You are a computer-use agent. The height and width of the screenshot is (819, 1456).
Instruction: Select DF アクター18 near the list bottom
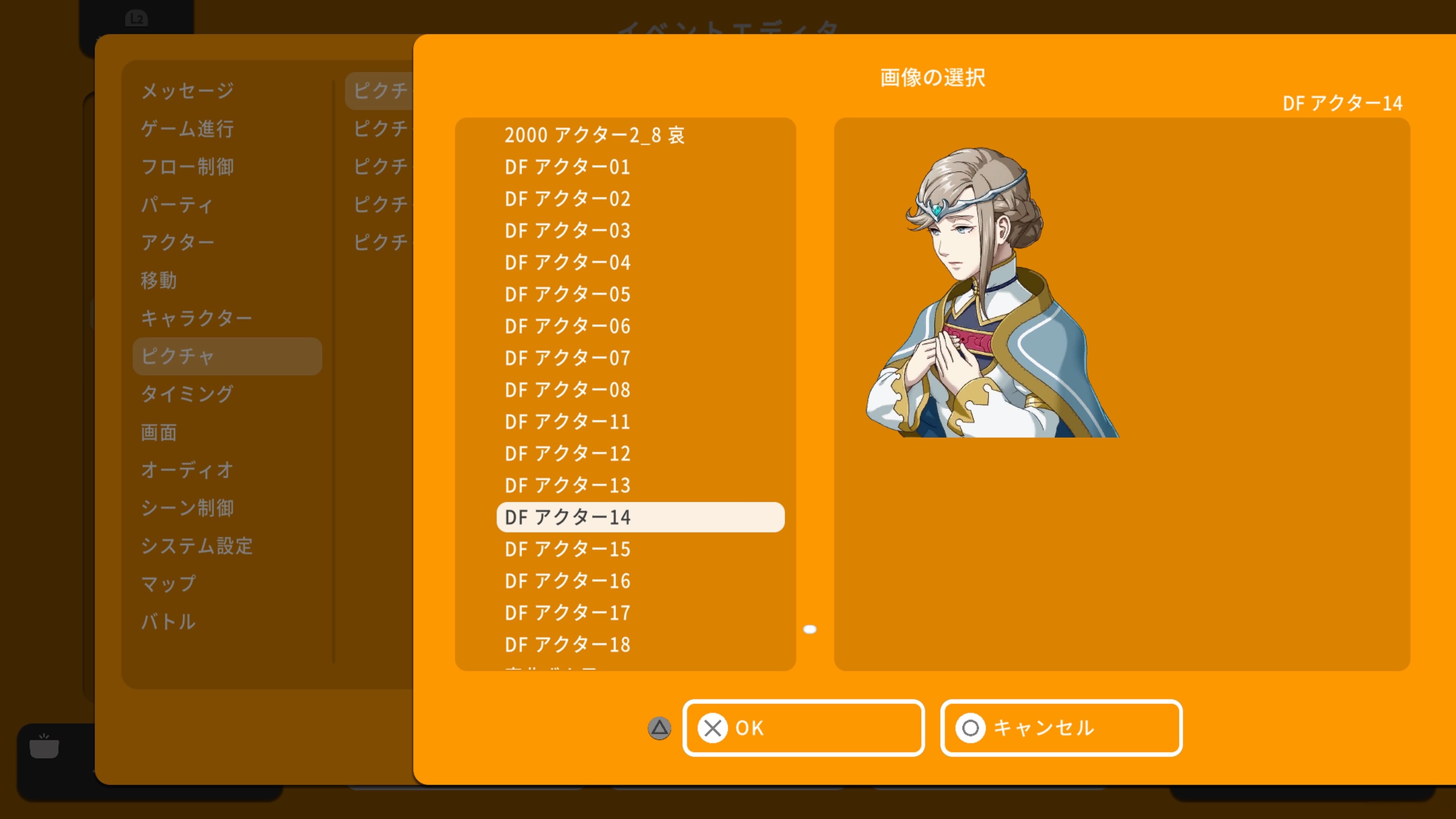[x=567, y=644]
